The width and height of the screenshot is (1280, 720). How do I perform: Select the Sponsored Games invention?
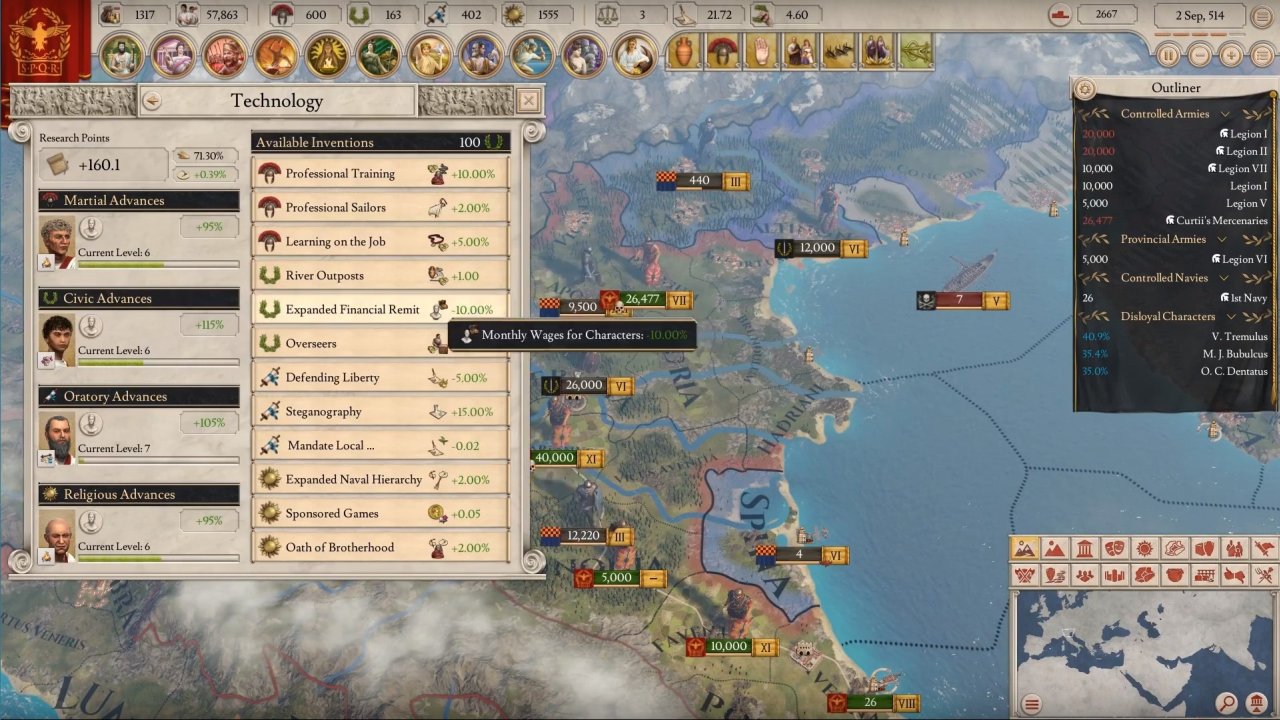[380, 513]
